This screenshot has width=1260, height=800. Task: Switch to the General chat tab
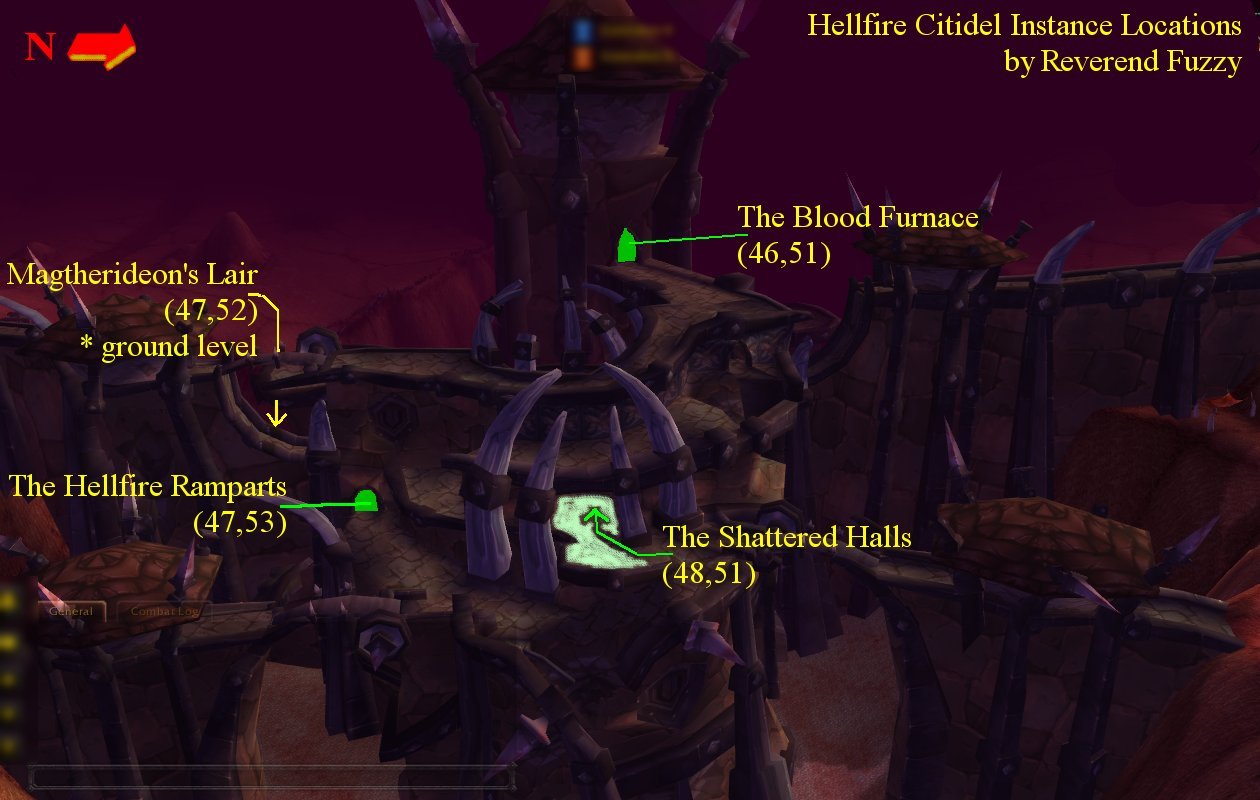point(71,611)
